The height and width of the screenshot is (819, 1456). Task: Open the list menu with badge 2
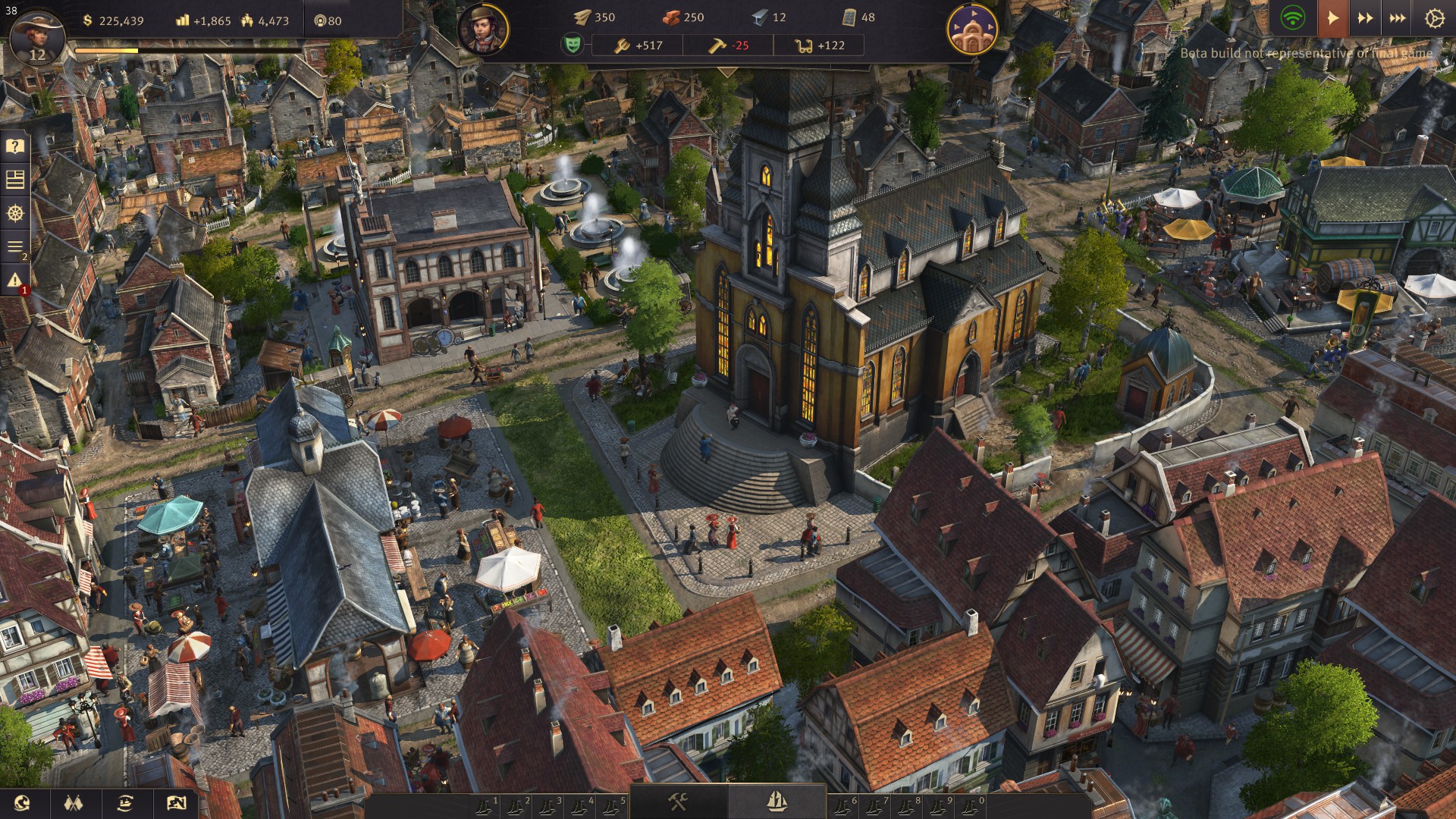(x=15, y=247)
